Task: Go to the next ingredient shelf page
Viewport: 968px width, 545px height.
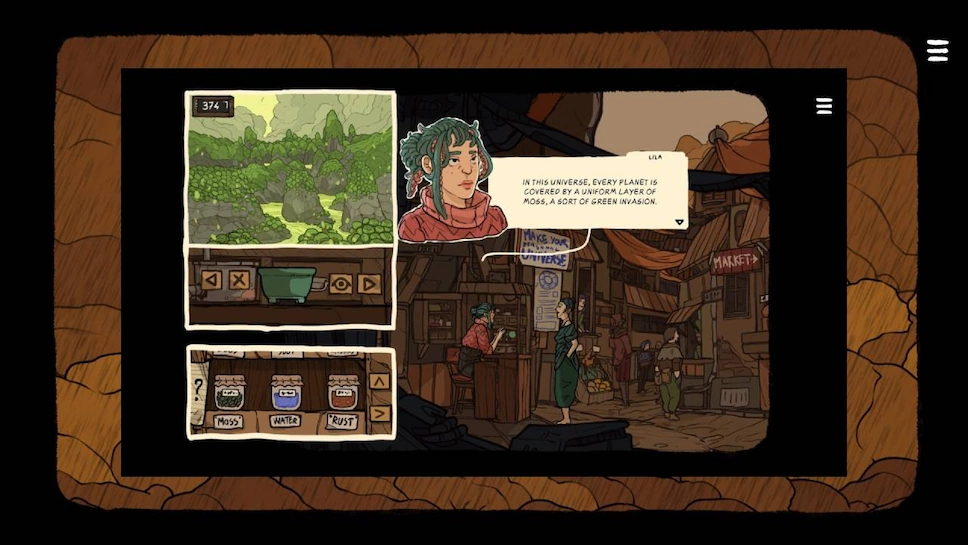Action: pos(379,413)
